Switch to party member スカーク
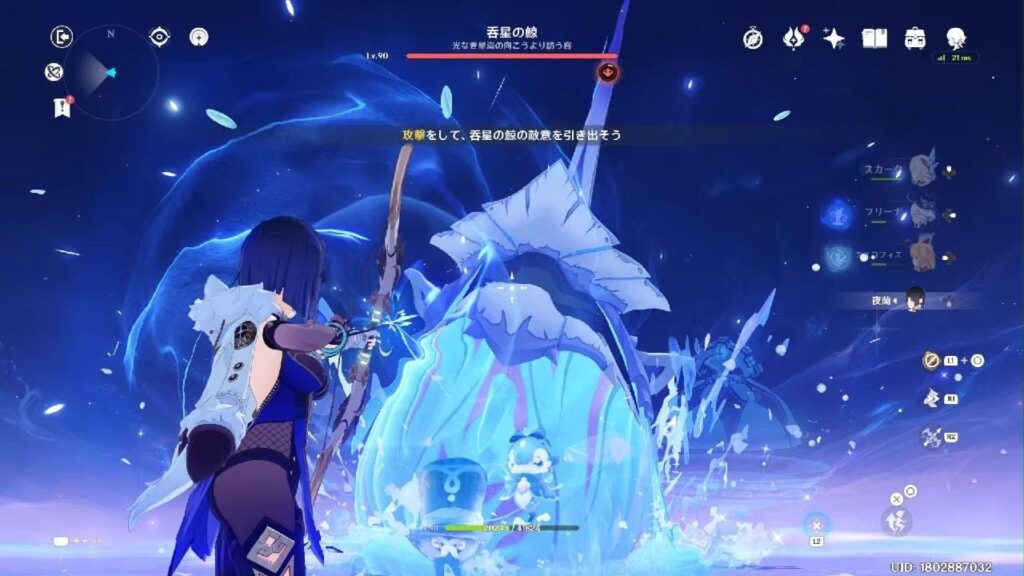 921,170
